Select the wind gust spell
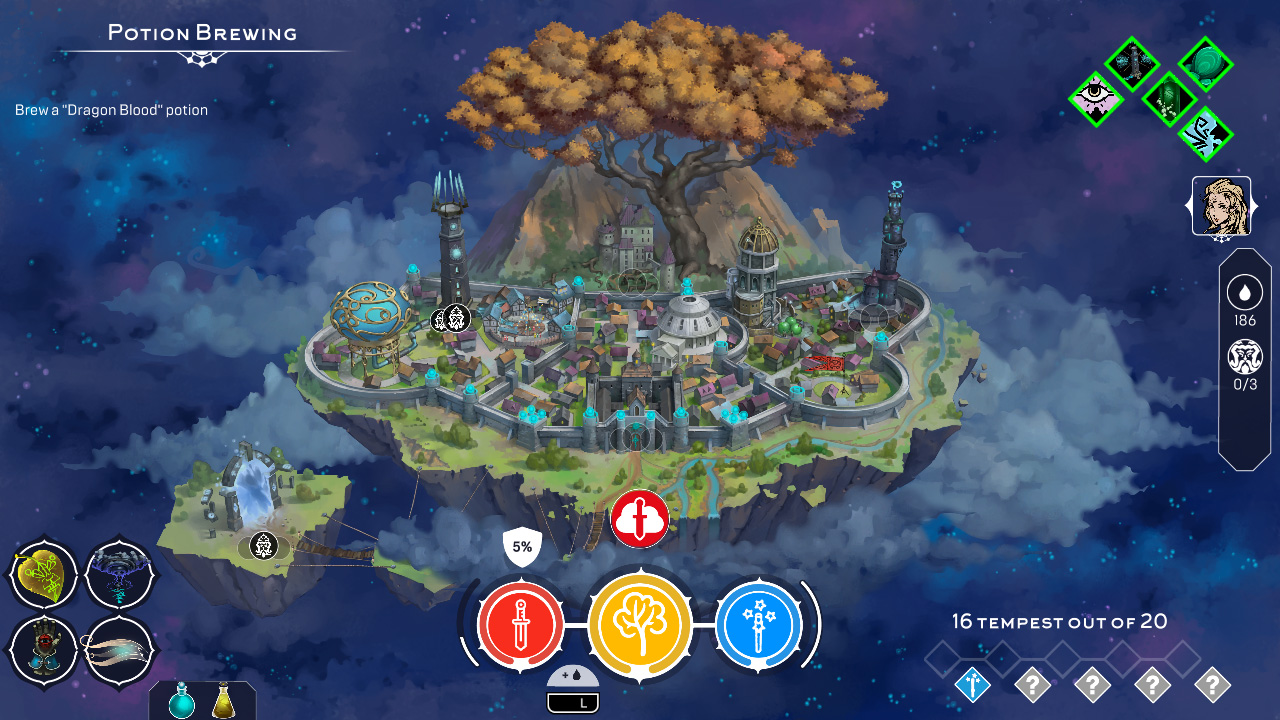Screen dimensions: 1280x720 [119, 650]
